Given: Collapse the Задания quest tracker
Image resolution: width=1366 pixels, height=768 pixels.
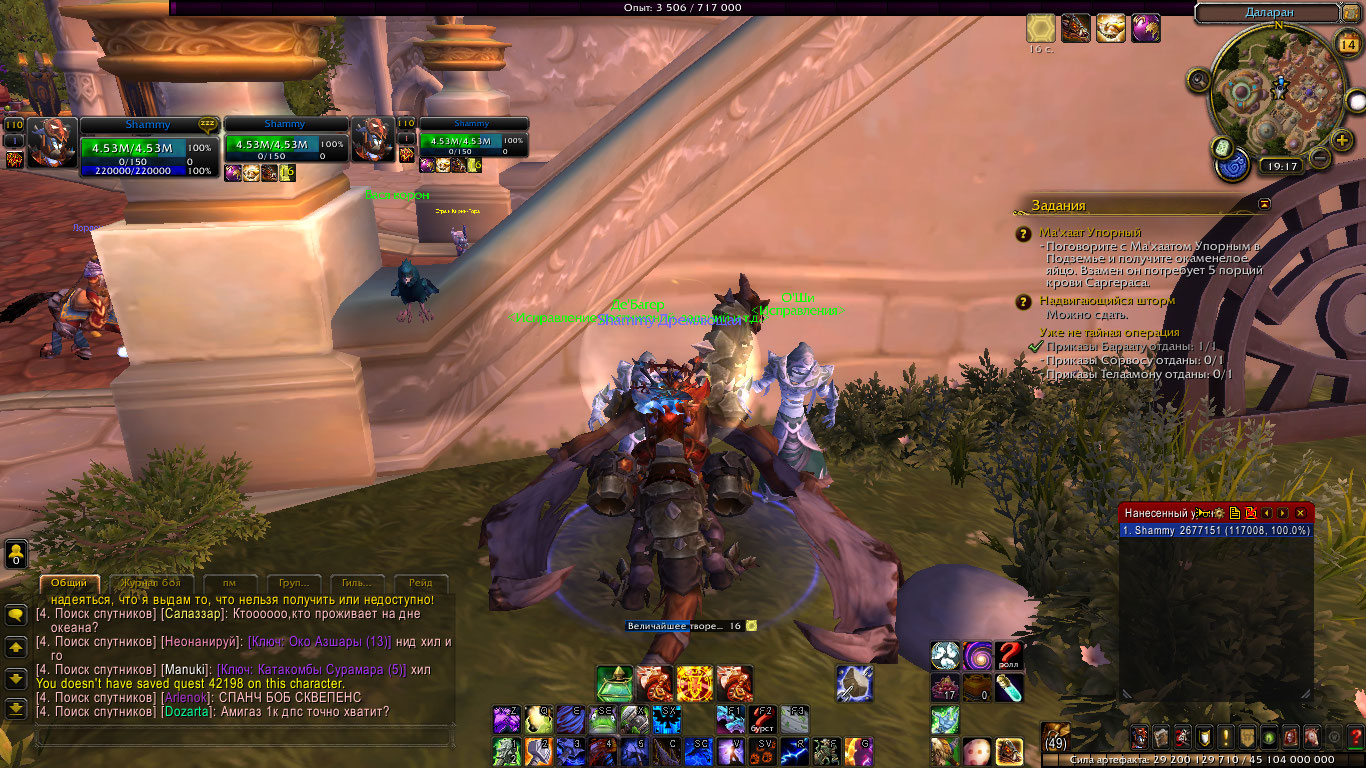Looking at the screenshot, I should [1264, 204].
